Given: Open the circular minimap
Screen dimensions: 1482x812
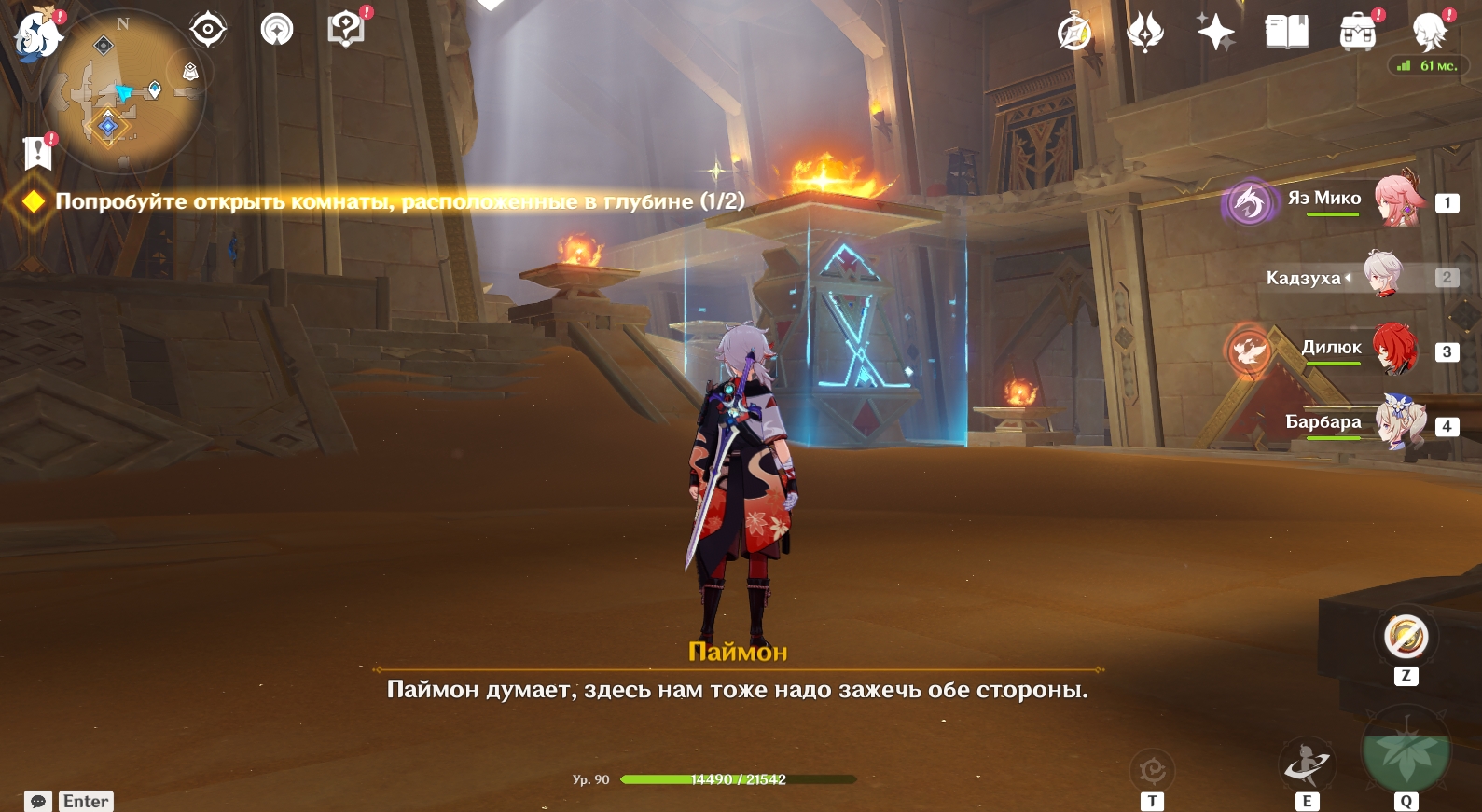Looking at the screenshot, I should [x=123, y=93].
